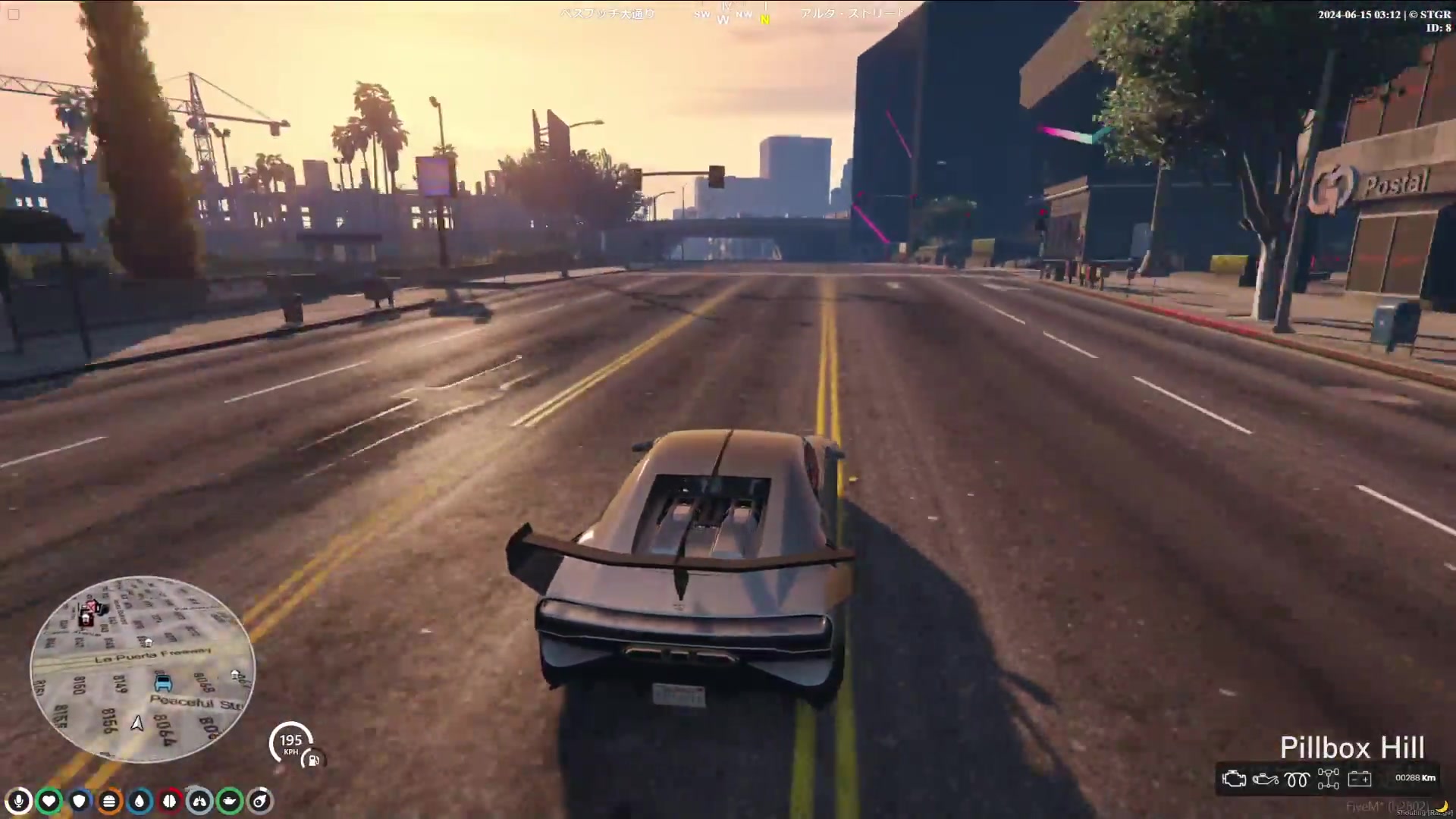The width and height of the screenshot is (1456, 819).
Task: Click the drivetrain axle icon
Action: [x=1328, y=779]
